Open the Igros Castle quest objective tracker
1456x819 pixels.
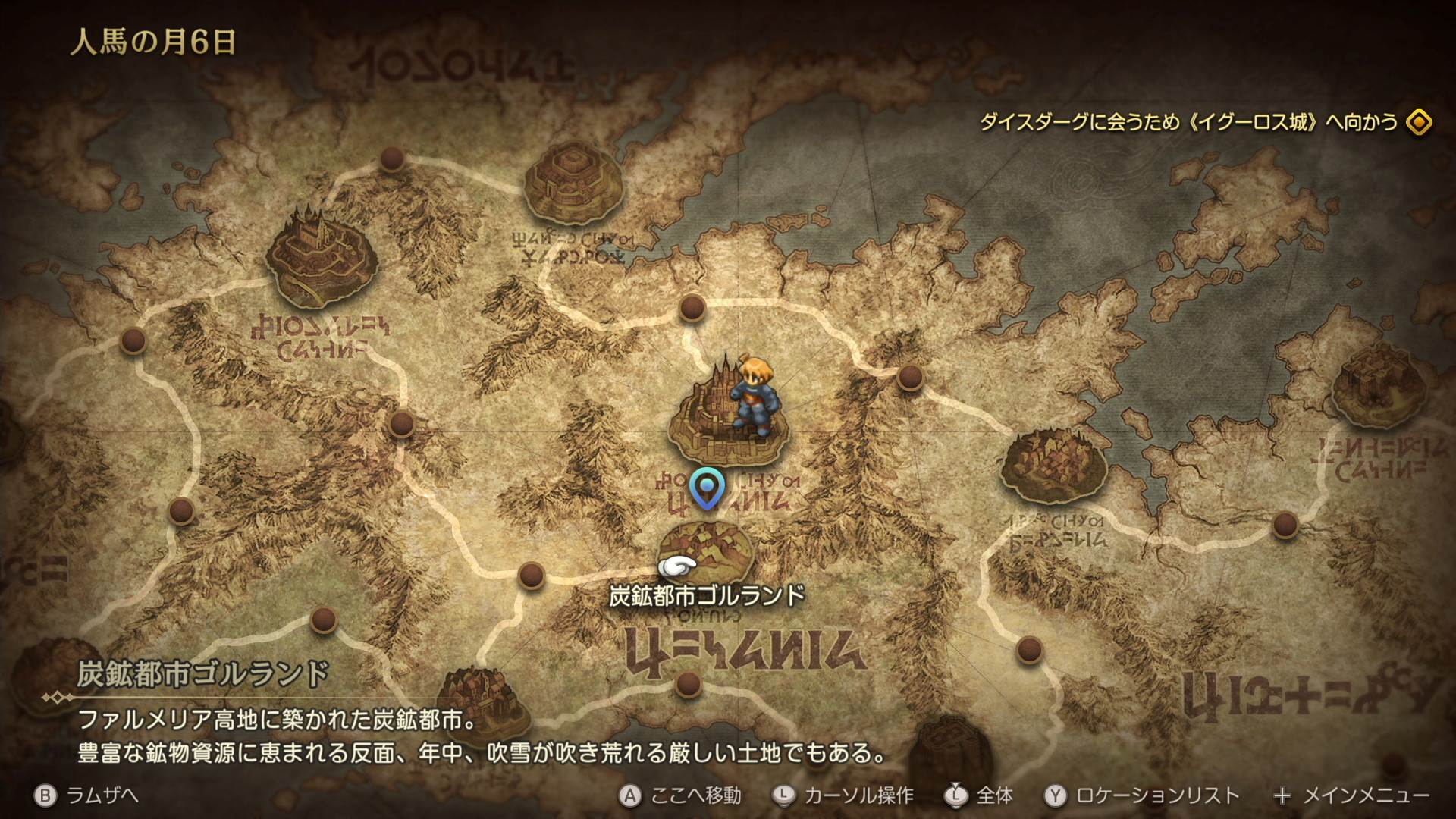[1188, 122]
